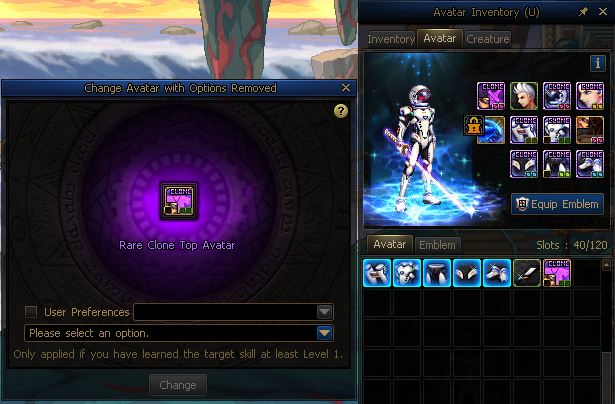The height and width of the screenshot is (404, 615).
Task: Open the Emblem sub-tab
Action: tap(436, 245)
